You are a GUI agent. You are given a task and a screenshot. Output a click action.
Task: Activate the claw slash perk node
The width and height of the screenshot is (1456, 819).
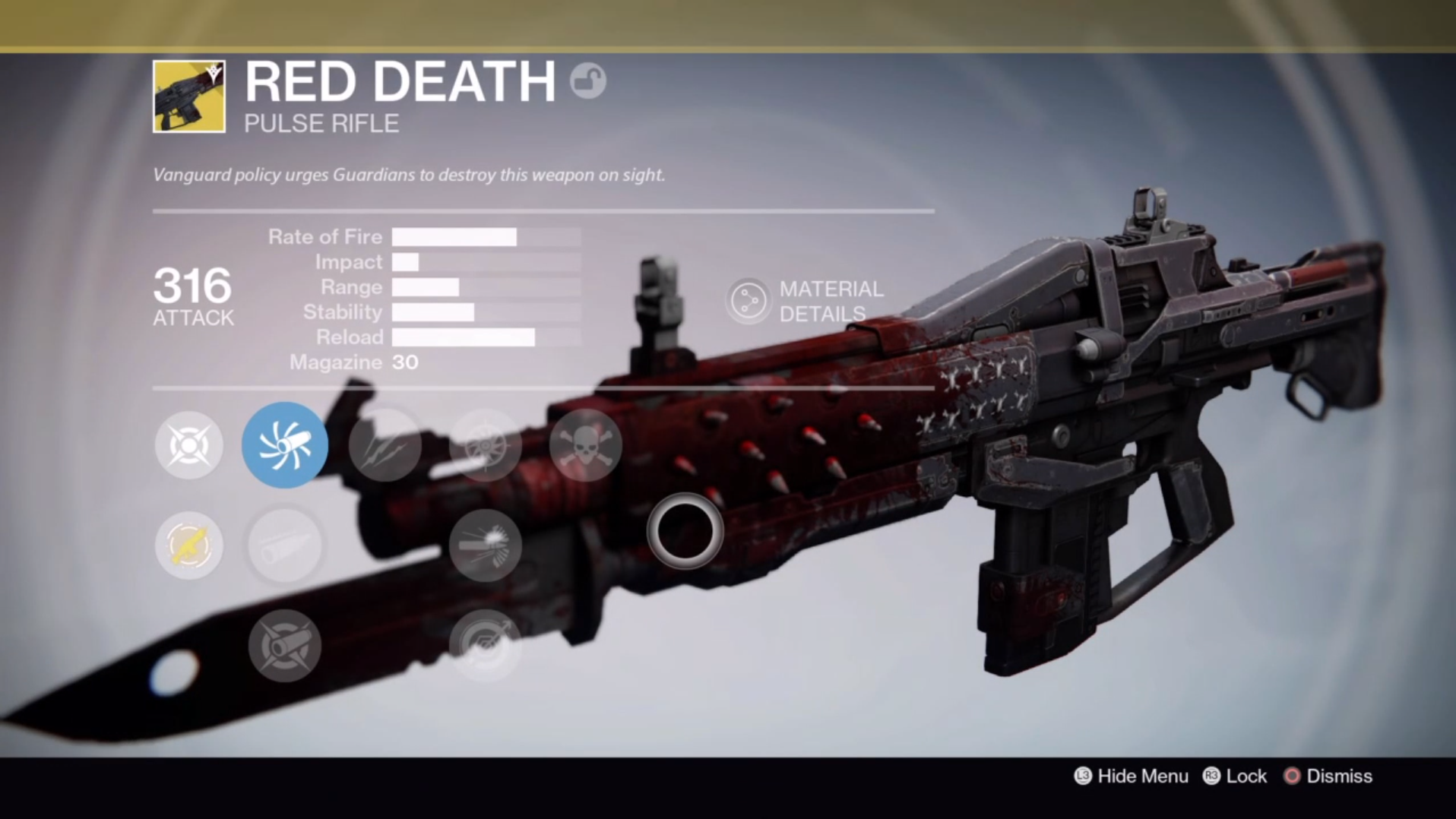(x=385, y=445)
